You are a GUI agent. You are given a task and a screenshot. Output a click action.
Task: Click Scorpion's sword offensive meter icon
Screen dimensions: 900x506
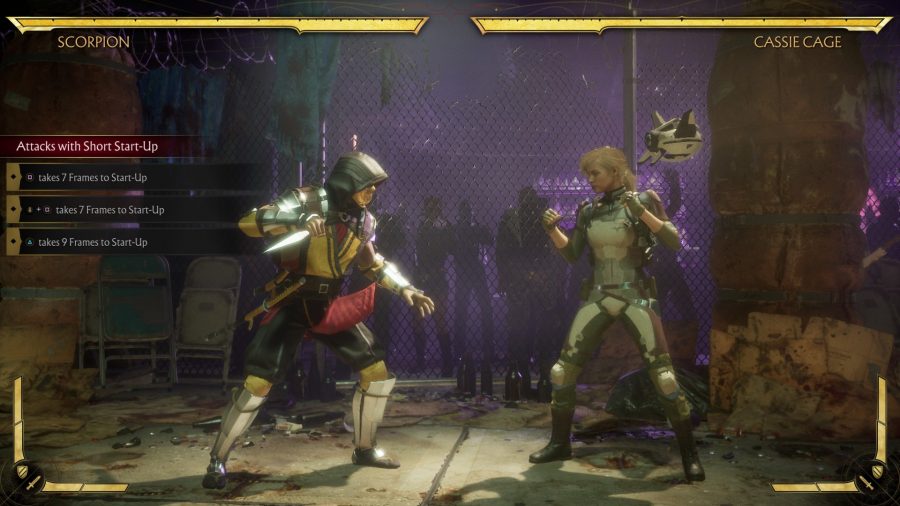point(33,484)
